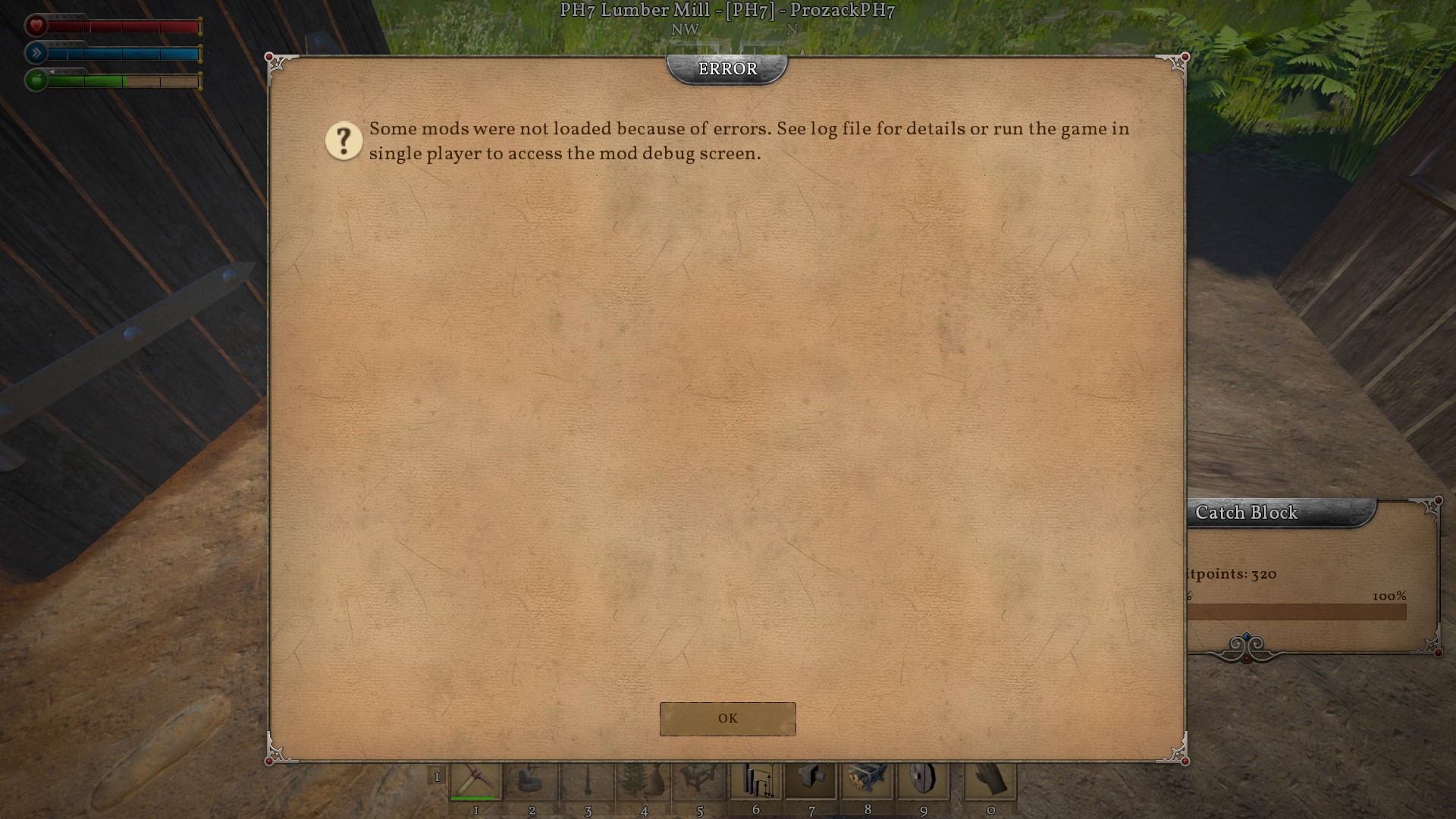
Task: Dismiss the error dialog with OK
Action: [727, 718]
